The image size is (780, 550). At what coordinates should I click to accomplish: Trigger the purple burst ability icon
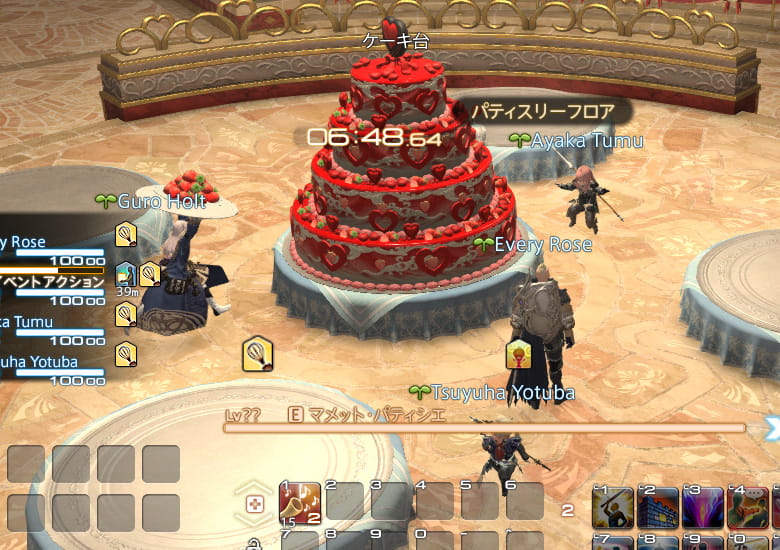point(703,508)
